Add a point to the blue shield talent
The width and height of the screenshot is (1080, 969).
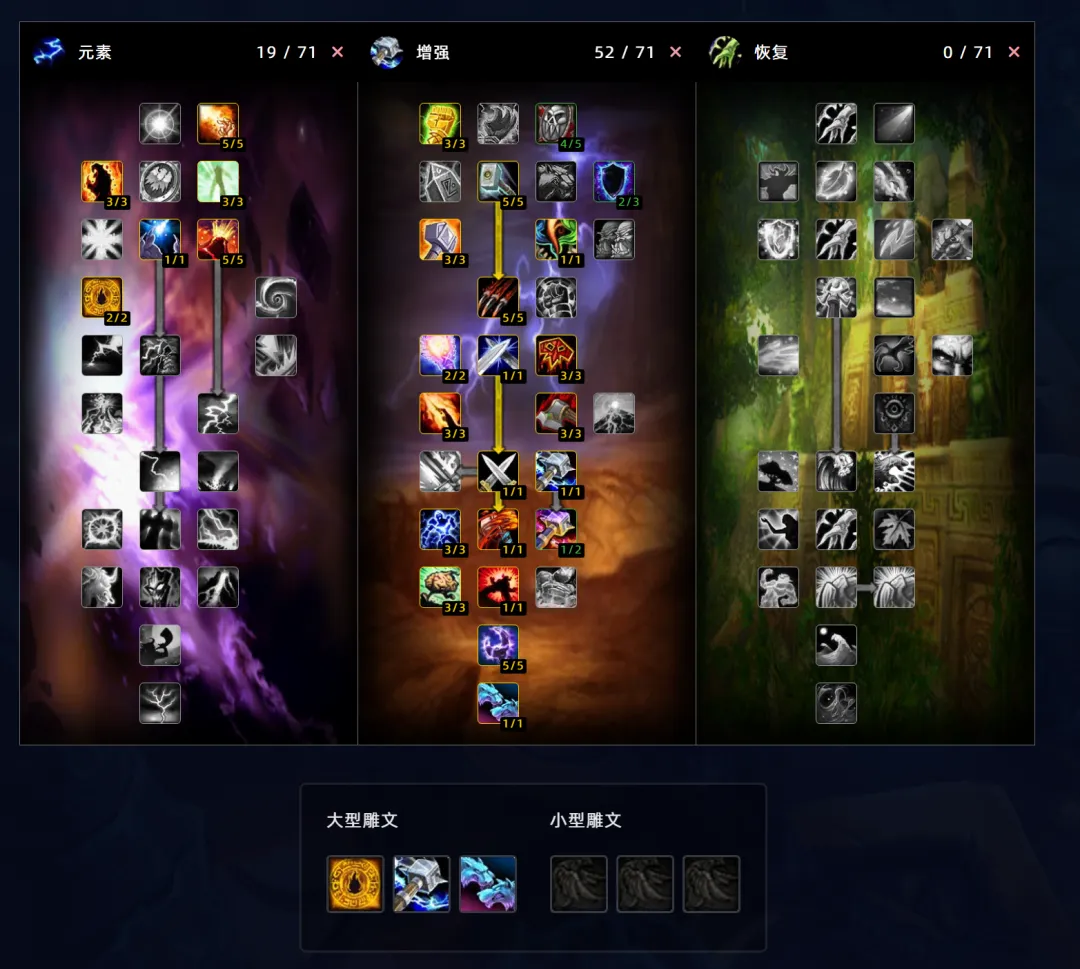pos(614,182)
